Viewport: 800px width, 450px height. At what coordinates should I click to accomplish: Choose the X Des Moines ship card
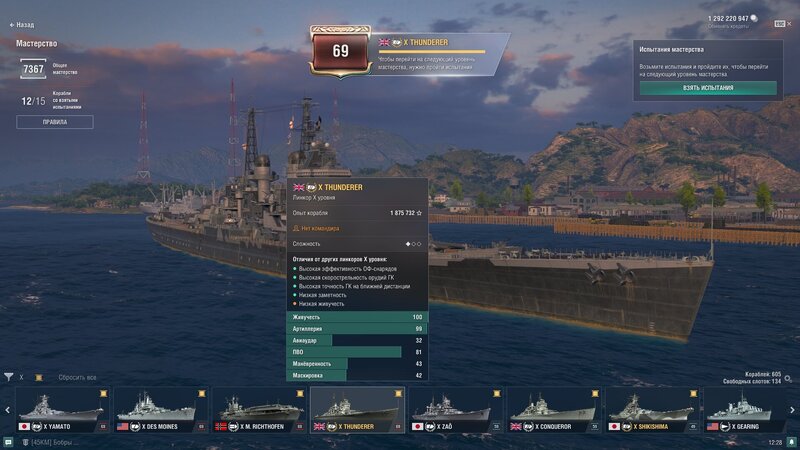[160, 410]
